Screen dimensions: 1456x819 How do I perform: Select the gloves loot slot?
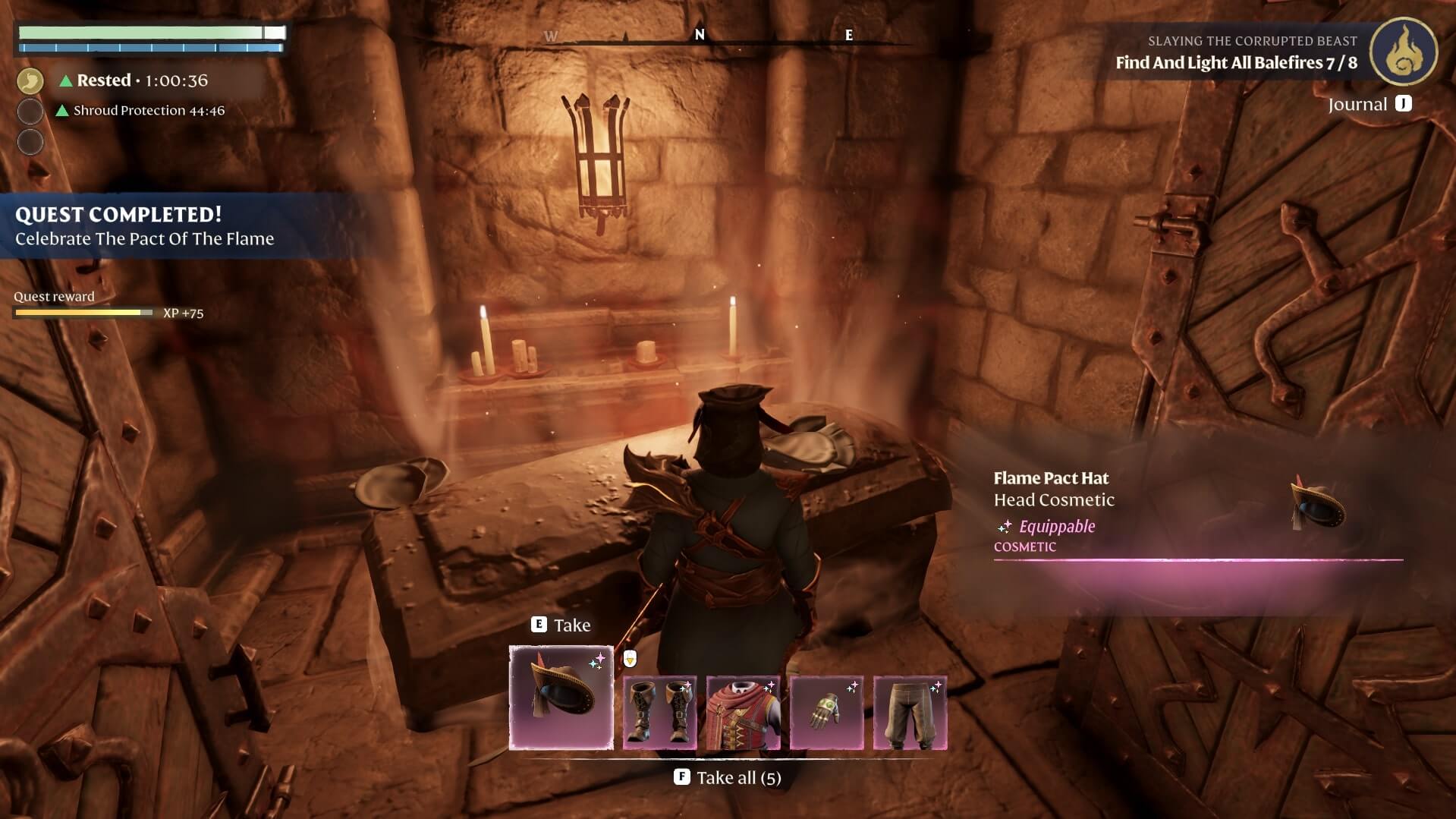826,713
